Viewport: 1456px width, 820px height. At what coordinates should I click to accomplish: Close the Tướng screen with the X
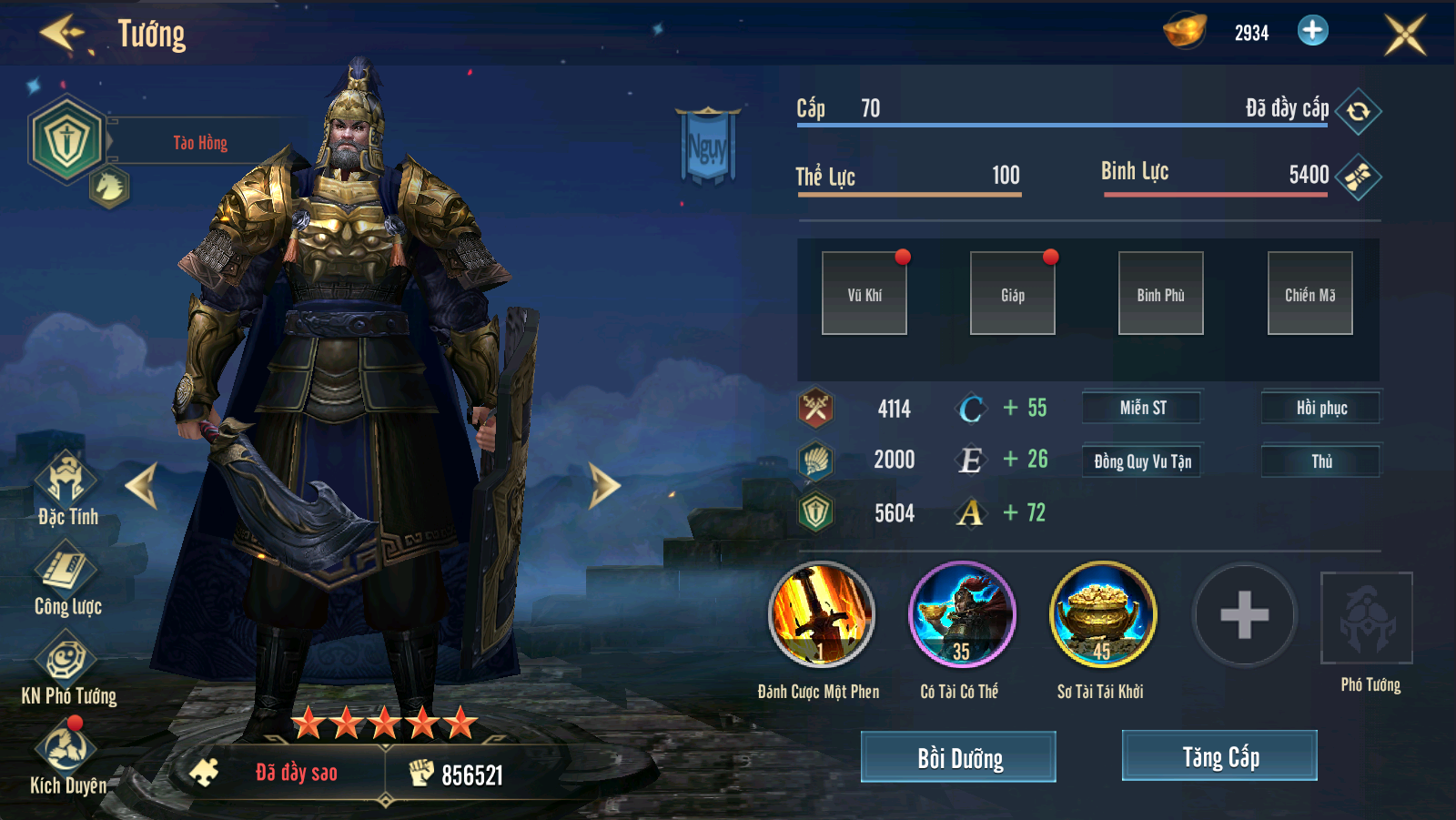[1405, 35]
